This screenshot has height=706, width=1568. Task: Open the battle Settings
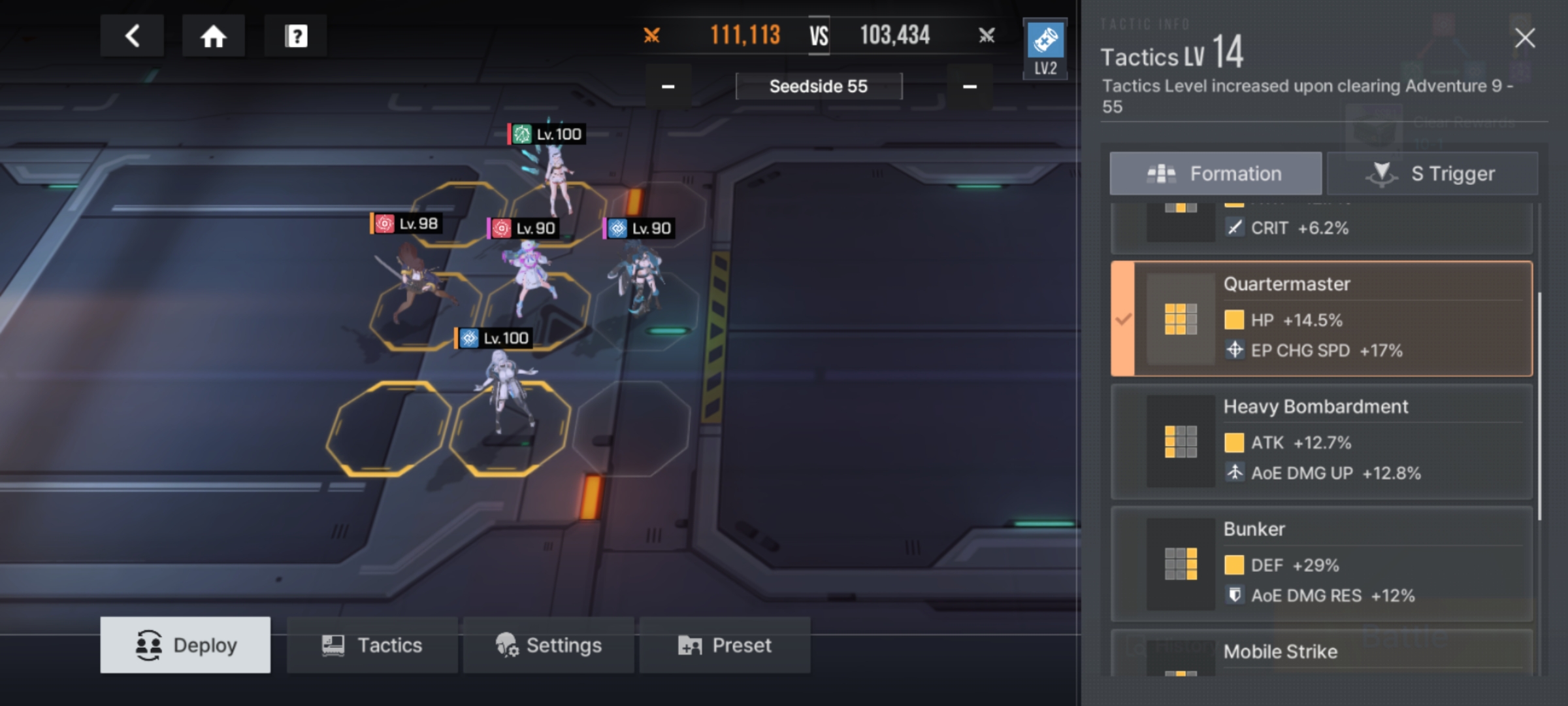pyautogui.click(x=549, y=645)
